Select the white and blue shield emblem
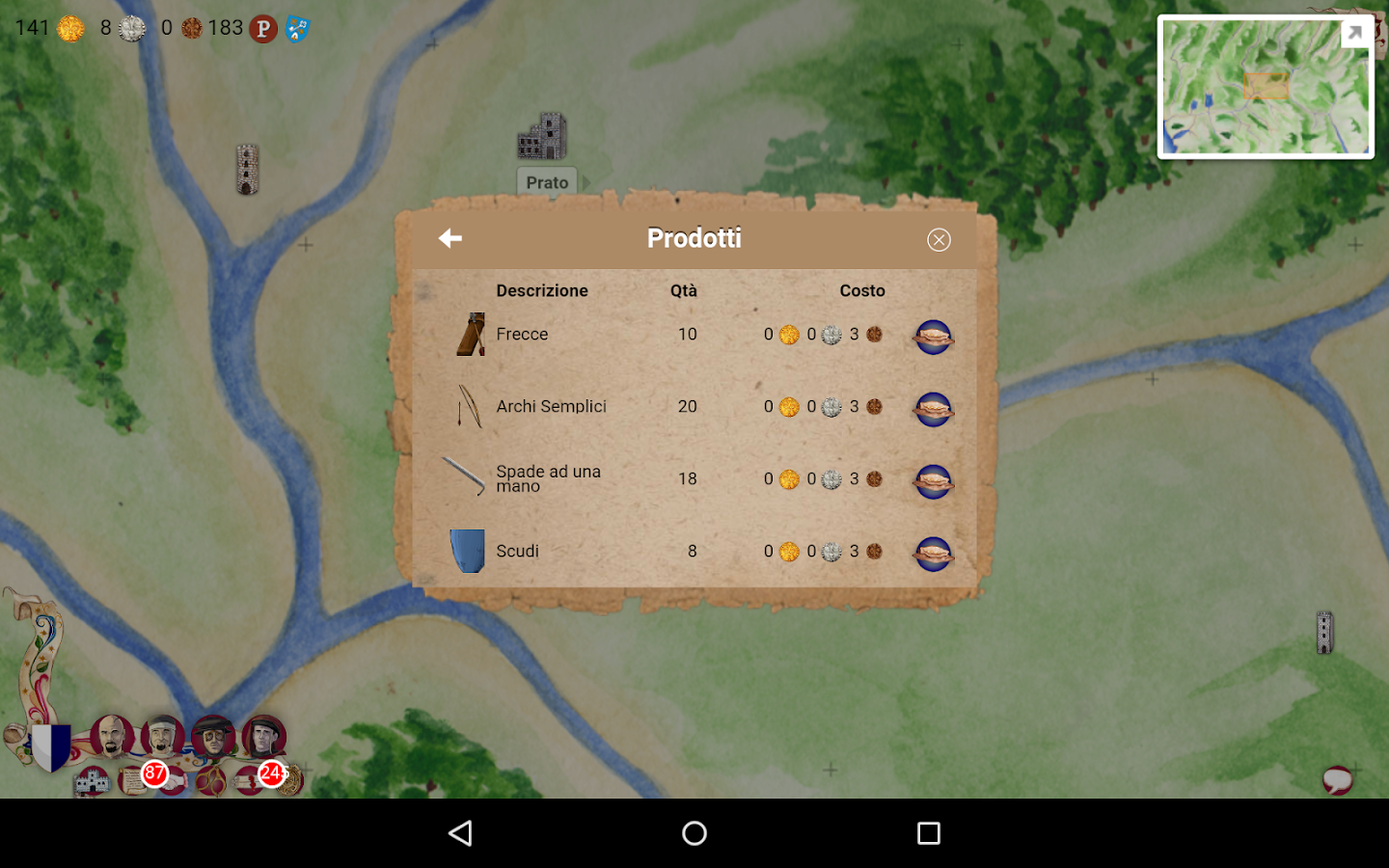Screen dimensions: 1389x868 coord(50,746)
